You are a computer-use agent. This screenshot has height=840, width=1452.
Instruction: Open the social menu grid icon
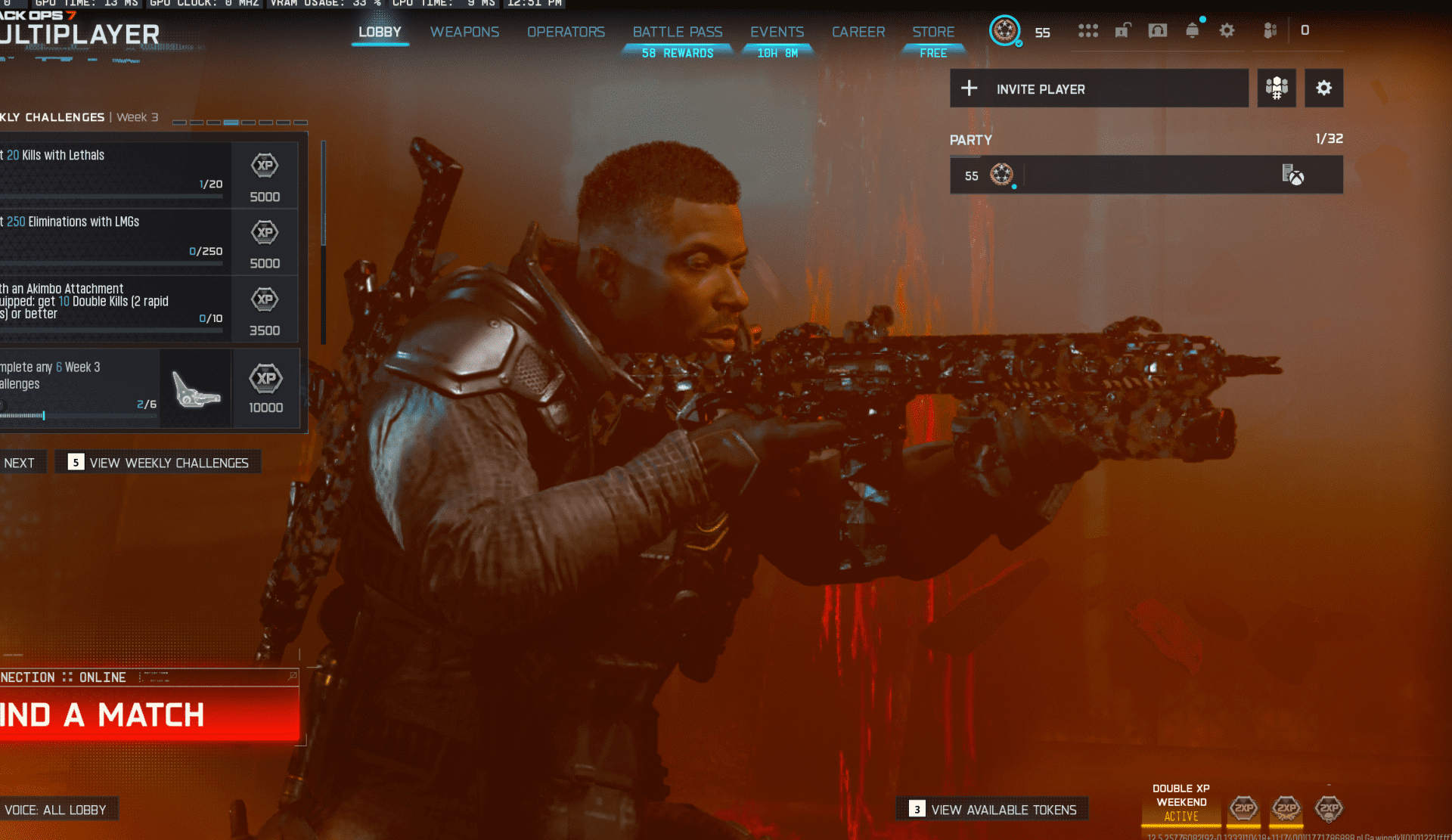click(x=1087, y=31)
